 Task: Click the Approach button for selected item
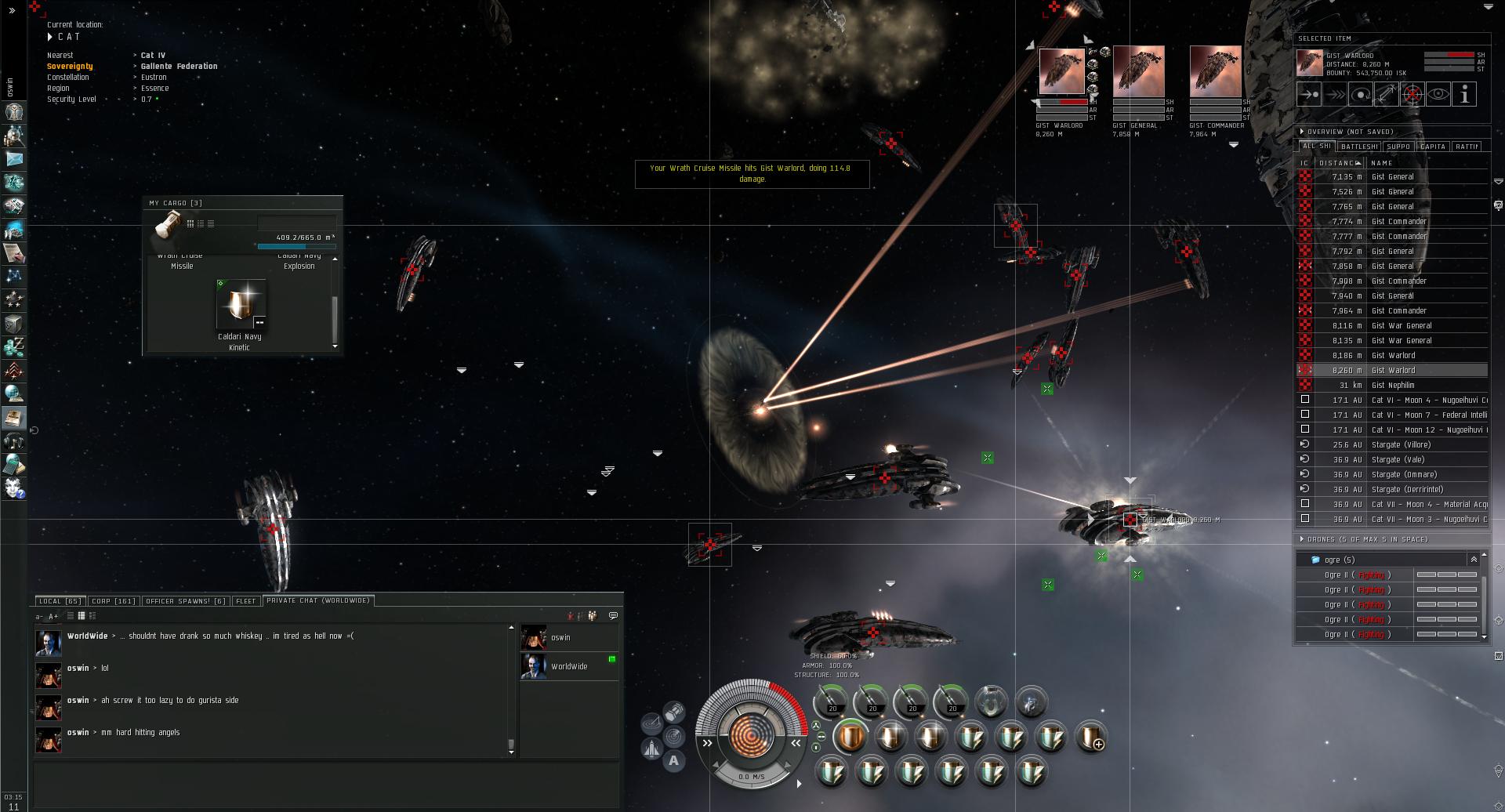point(1309,95)
